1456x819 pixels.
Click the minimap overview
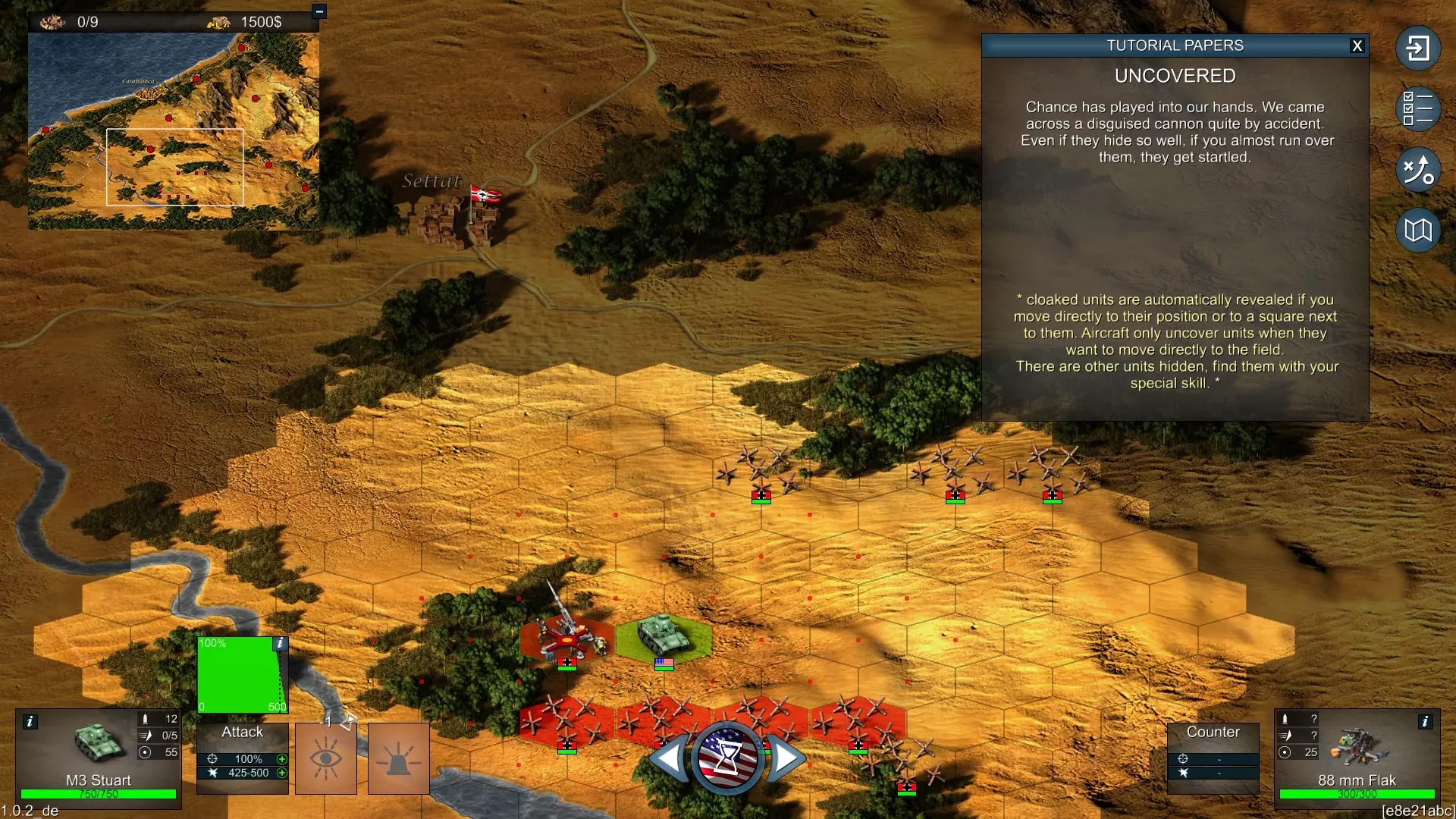[x=174, y=130]
